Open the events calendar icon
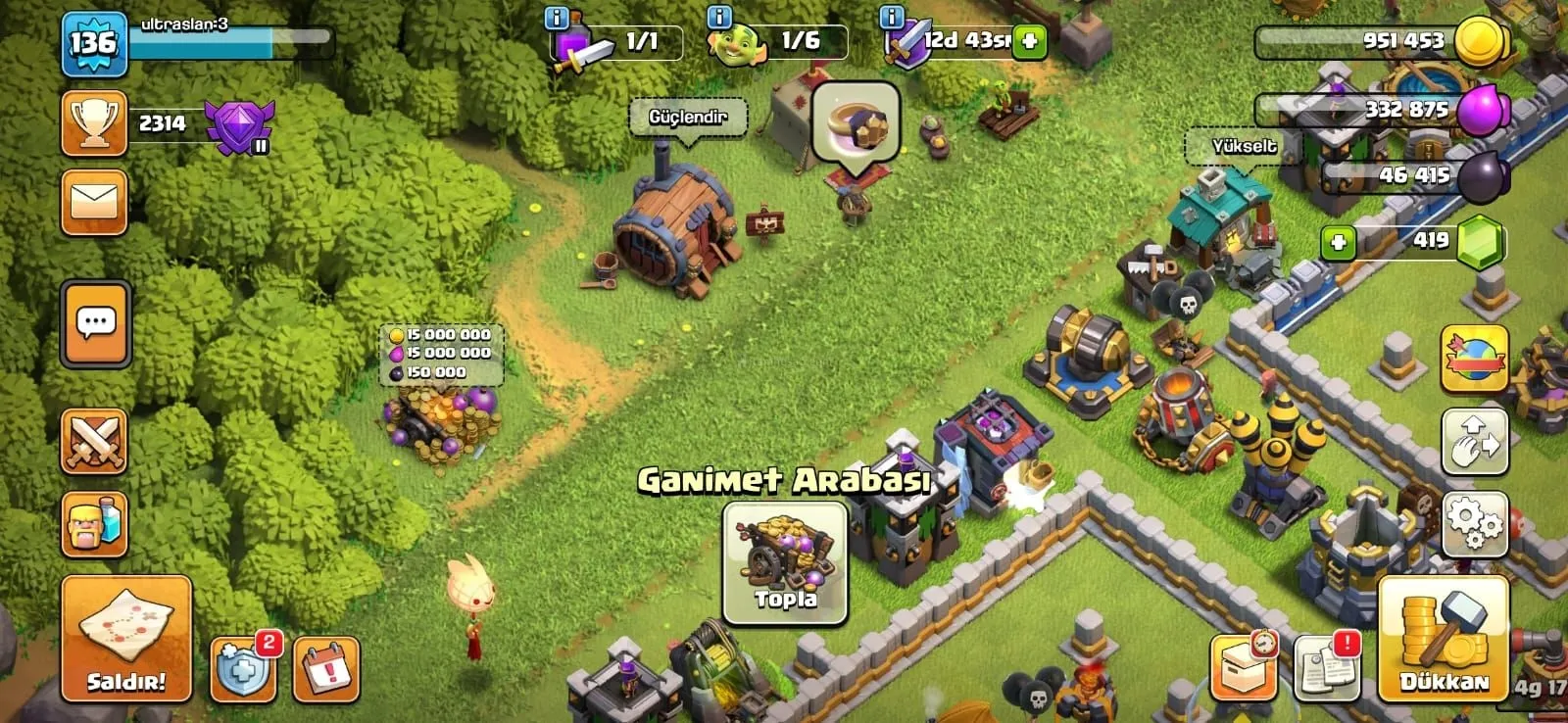The width and height of the screenshot is (1568, 723). tap(326, 670)
